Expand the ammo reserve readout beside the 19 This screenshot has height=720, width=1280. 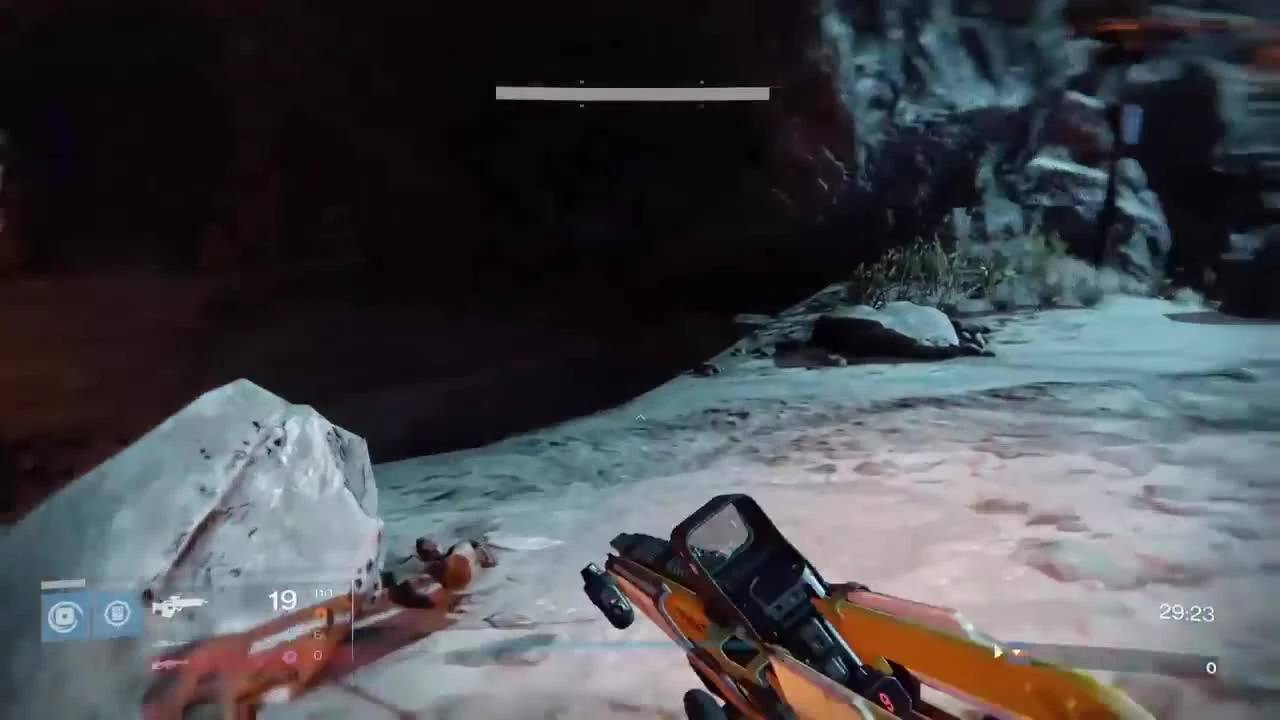tap(322, 593)
